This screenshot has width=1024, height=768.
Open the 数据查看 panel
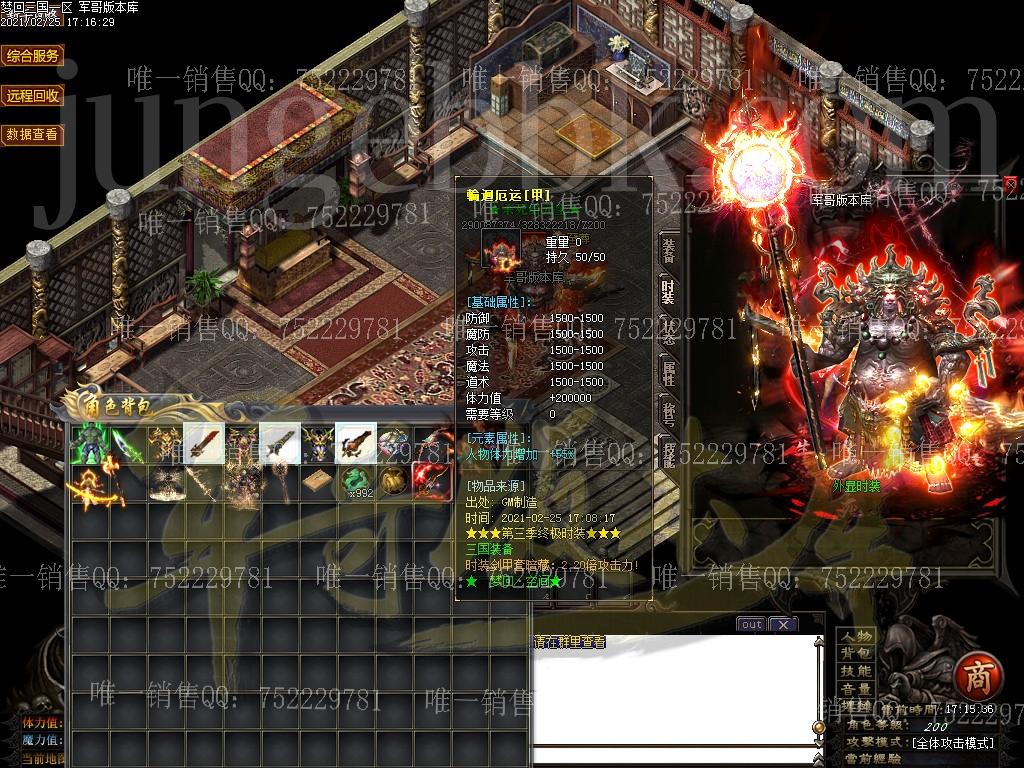pos(33,134)
